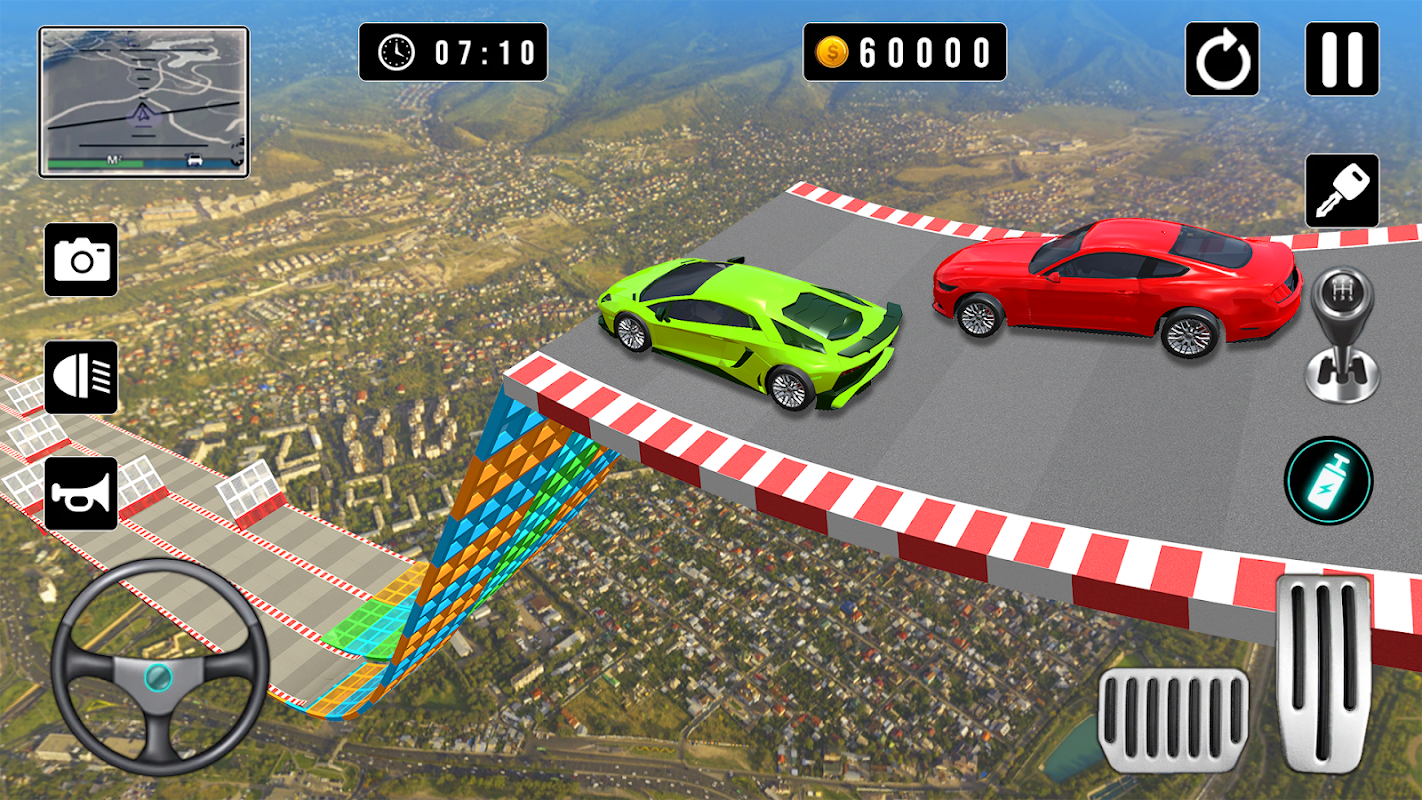Pause the game
The width and height of the screenshot is (1422, 800).
coord(1342,59)
